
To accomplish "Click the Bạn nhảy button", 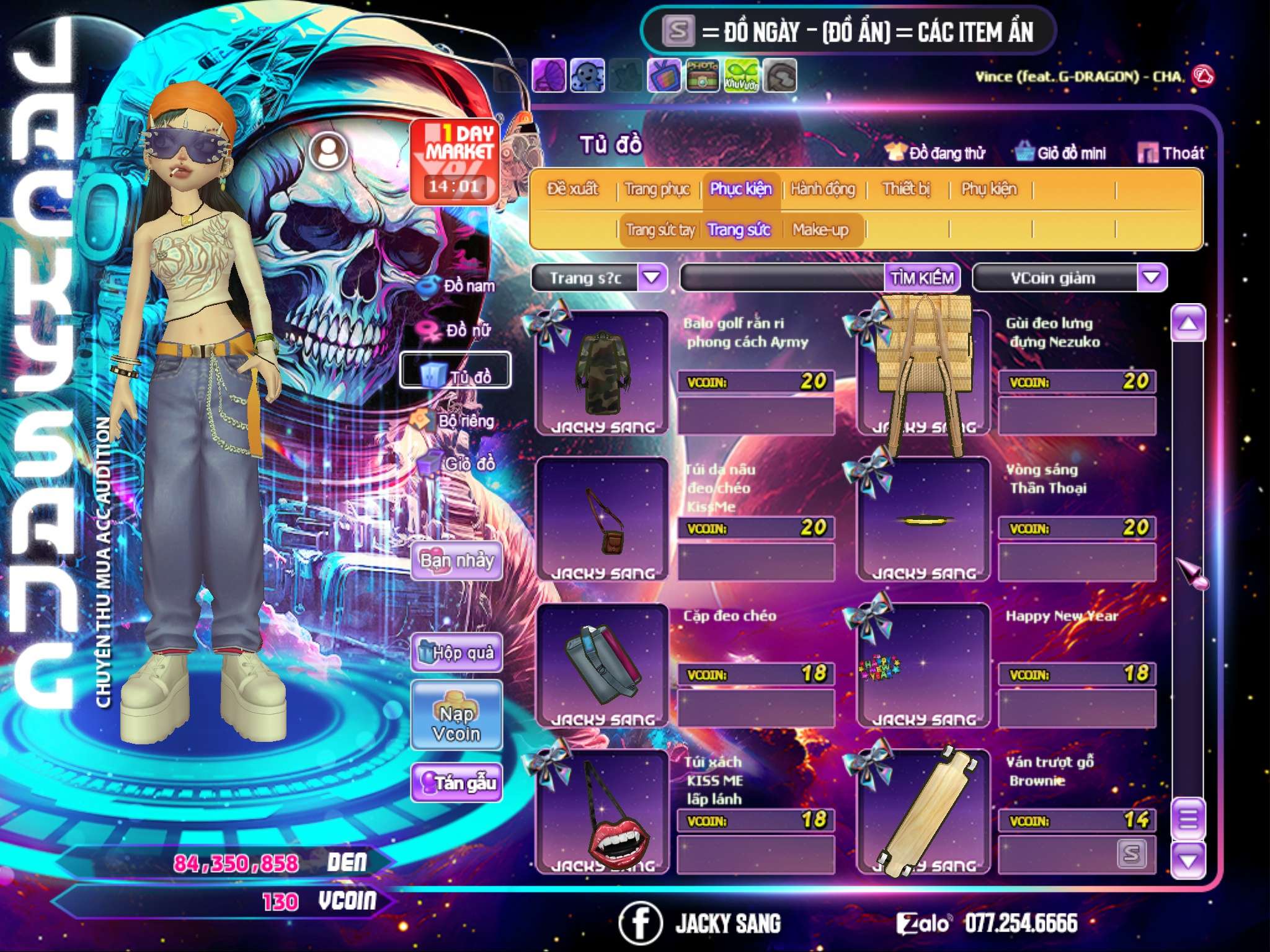I will (456, 560).
